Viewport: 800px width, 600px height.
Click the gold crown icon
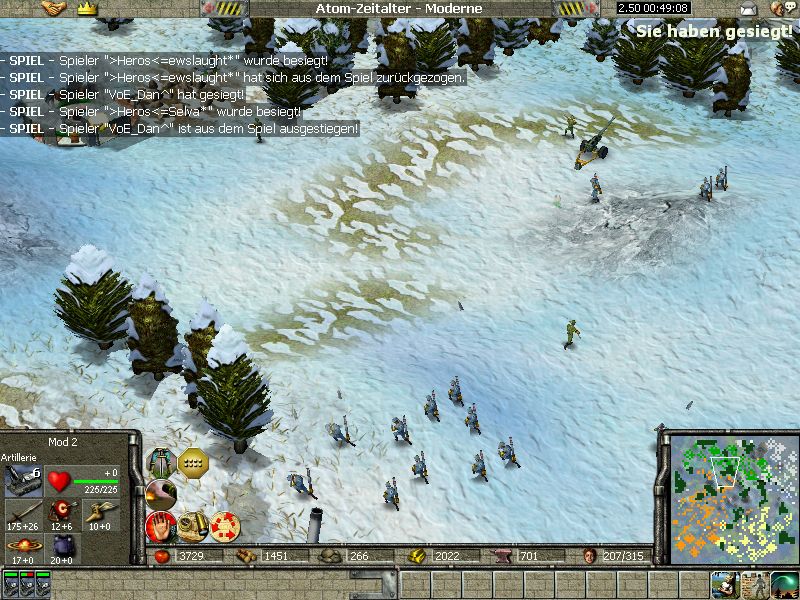coord(86,8)
